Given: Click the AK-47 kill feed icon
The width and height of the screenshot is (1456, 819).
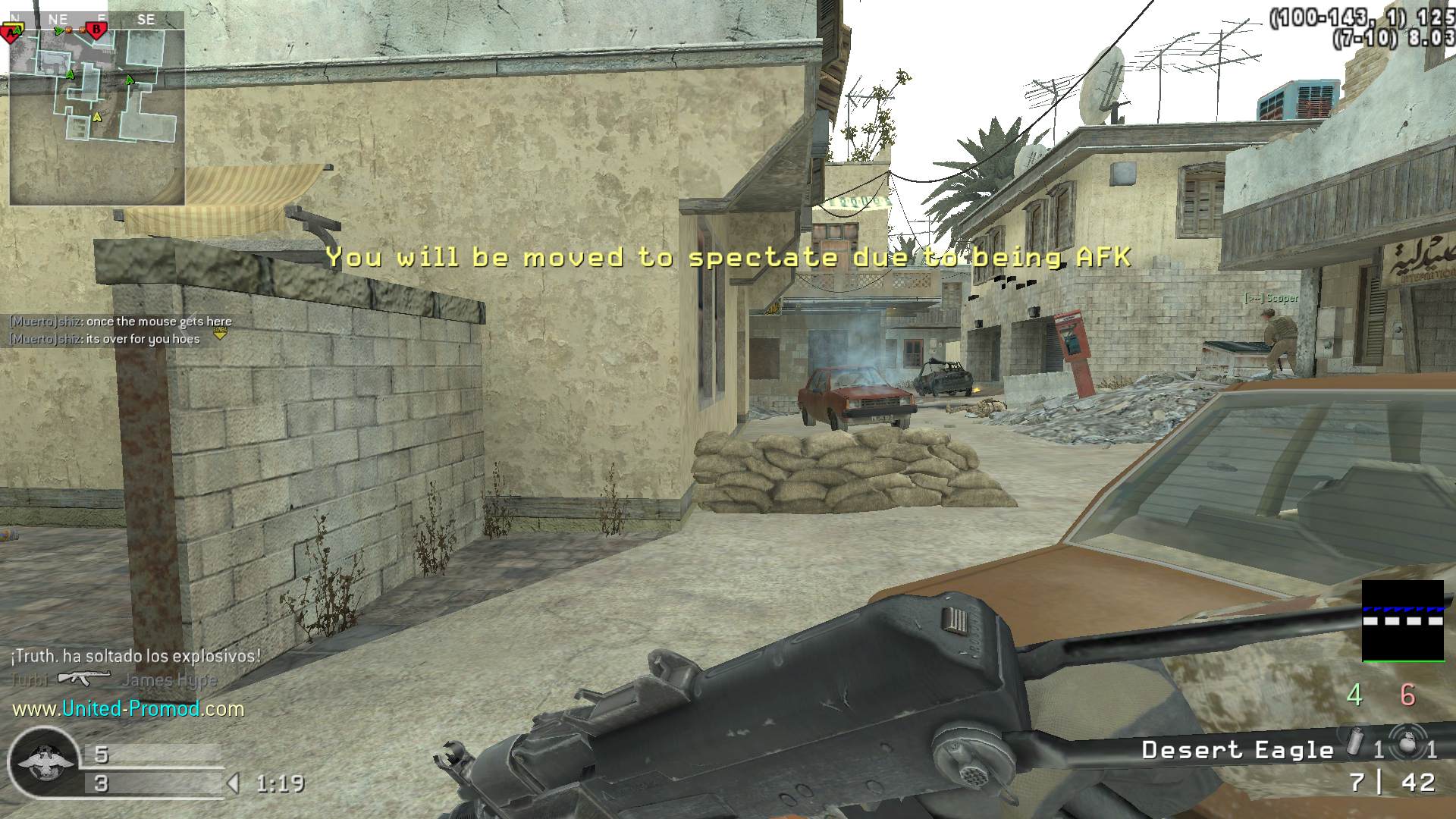Looking at the screenshot, I should 84,678.
